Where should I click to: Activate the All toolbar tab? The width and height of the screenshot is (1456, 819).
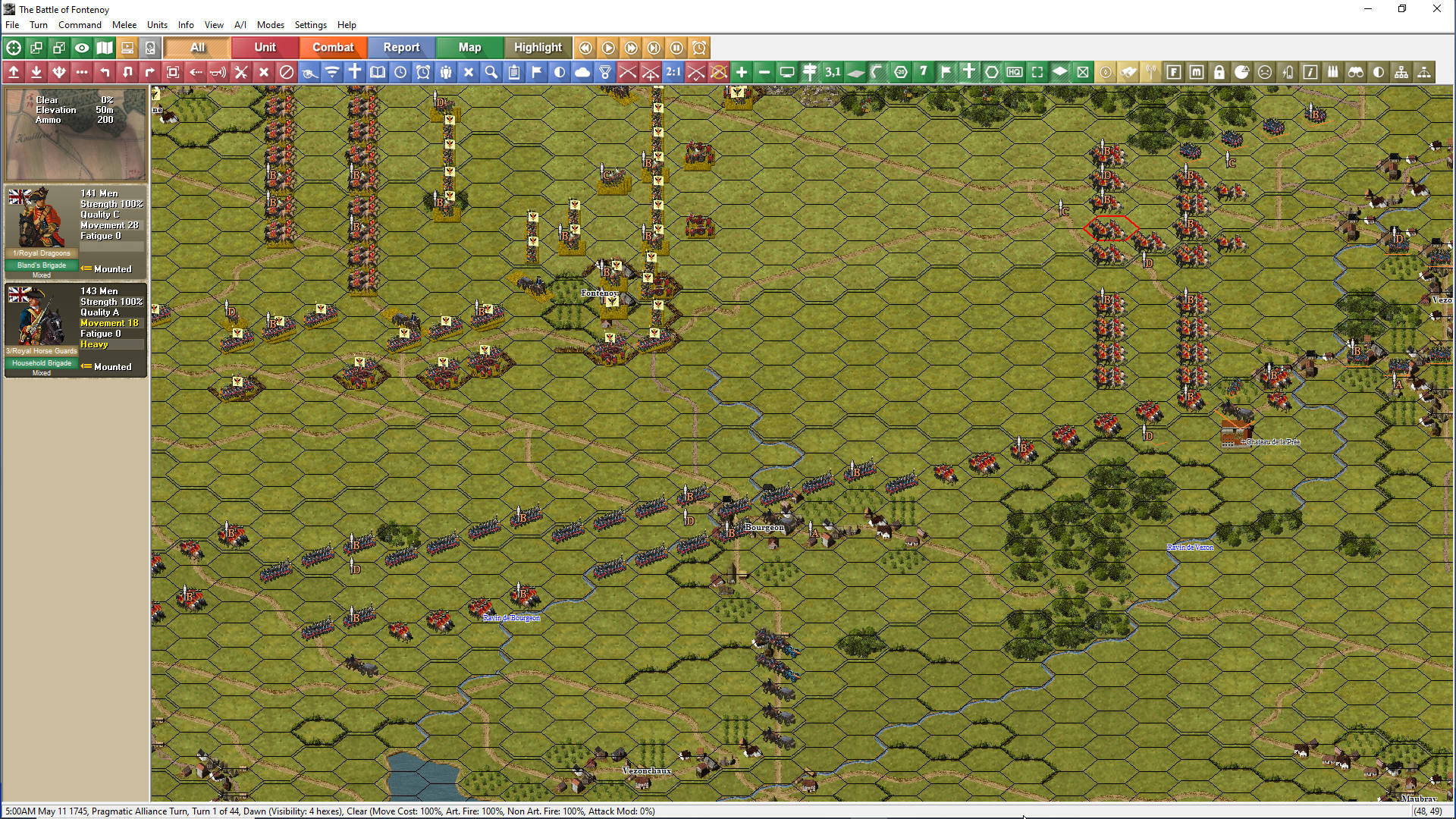coord(197,47)
